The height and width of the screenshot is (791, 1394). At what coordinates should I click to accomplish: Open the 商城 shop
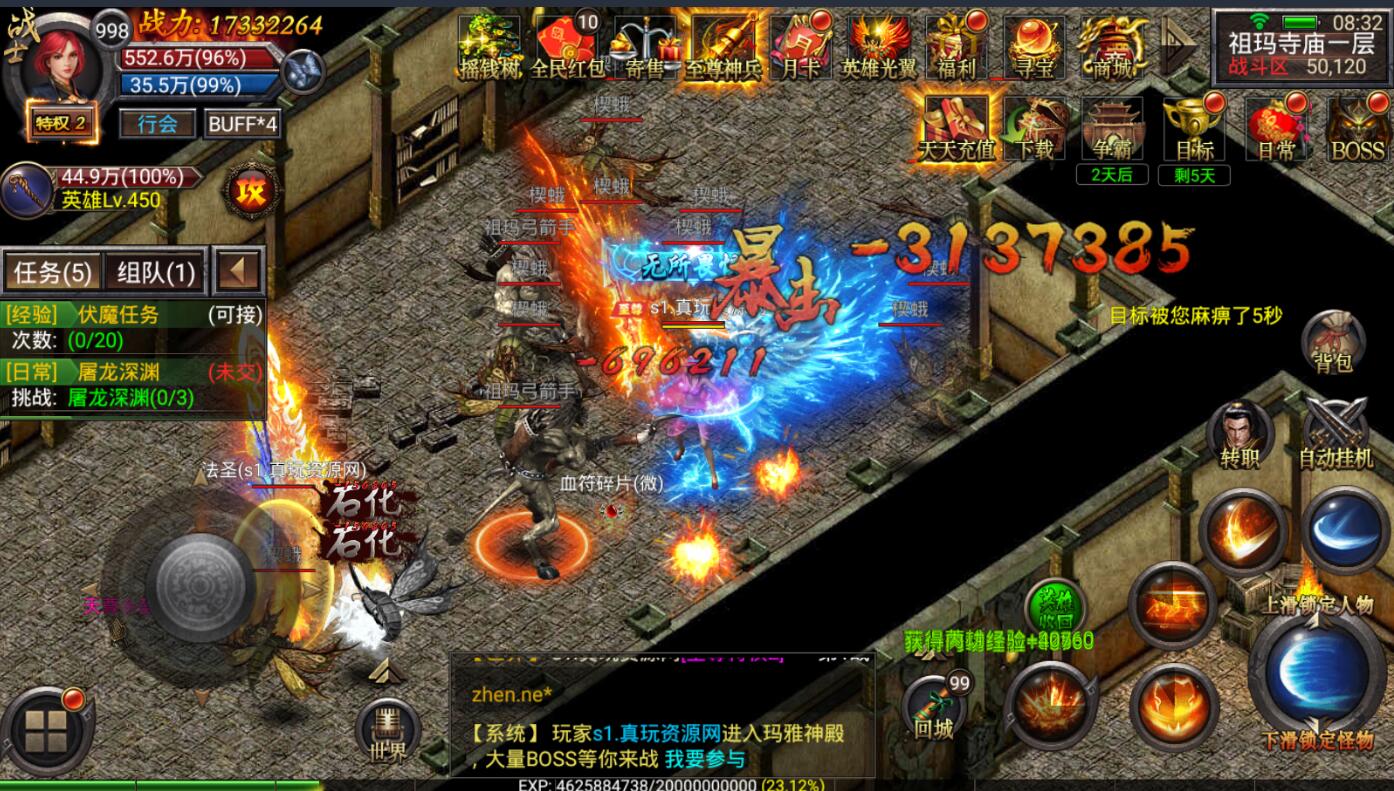coord(1114,48)
